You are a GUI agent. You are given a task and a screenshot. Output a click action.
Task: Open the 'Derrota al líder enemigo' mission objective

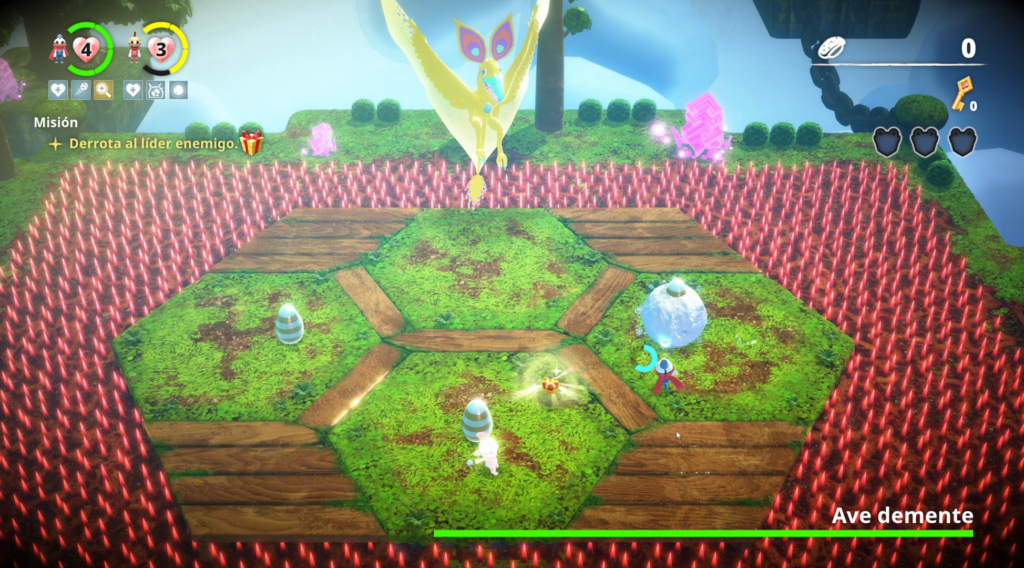tap(153, 143)
